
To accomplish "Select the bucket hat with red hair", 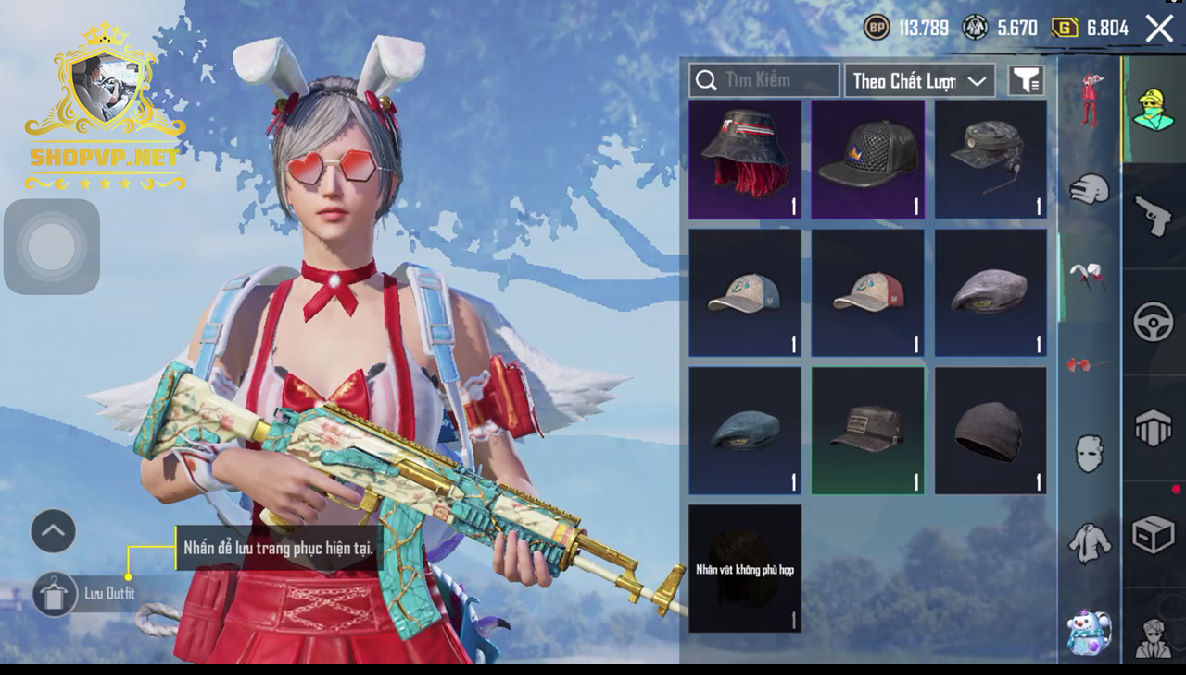I will (x=744, y=159).
